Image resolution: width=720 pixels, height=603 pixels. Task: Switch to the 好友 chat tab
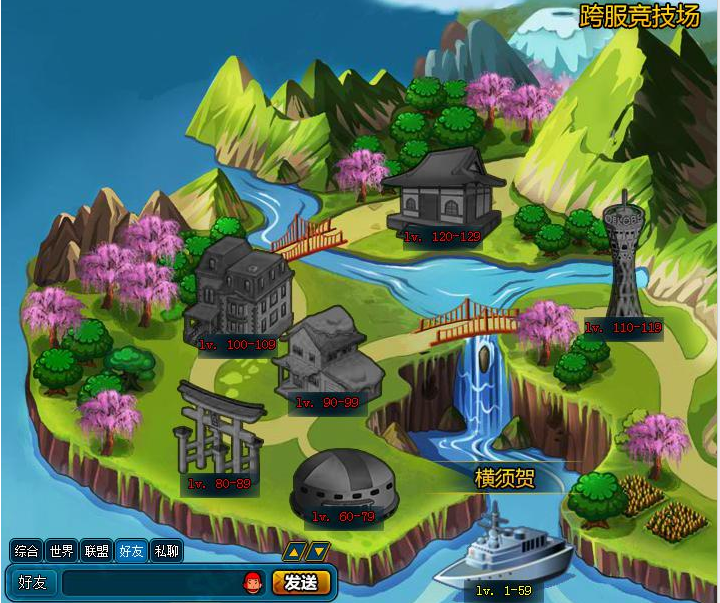[131, 551]
